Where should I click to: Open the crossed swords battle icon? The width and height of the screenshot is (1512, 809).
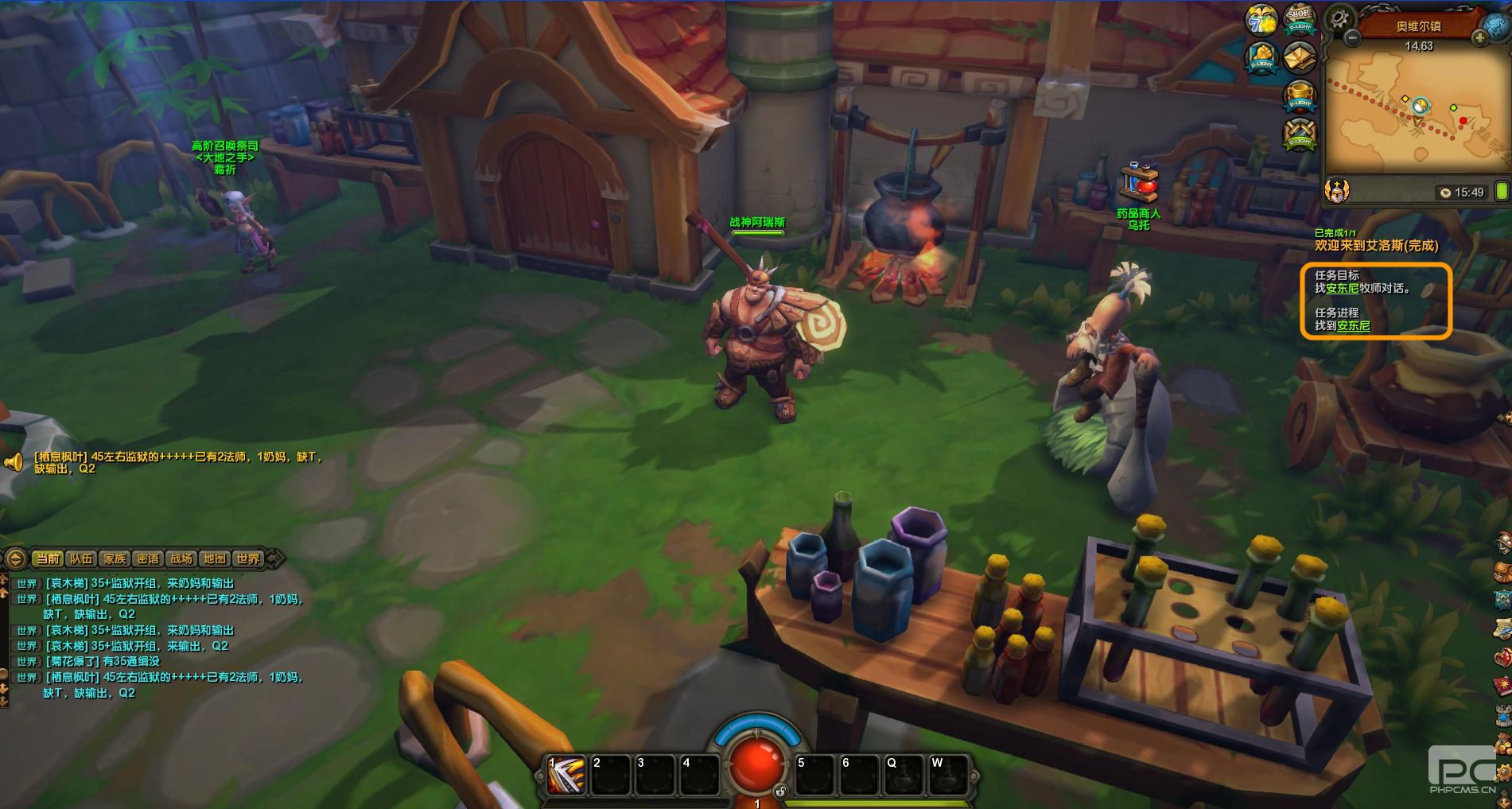(1300, 134)
